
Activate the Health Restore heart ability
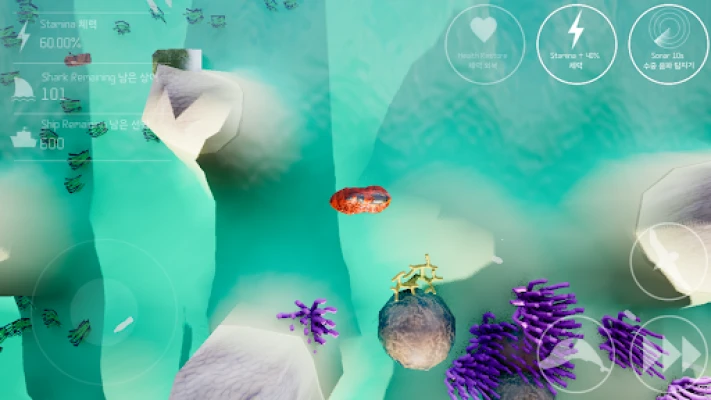point(484,44)
